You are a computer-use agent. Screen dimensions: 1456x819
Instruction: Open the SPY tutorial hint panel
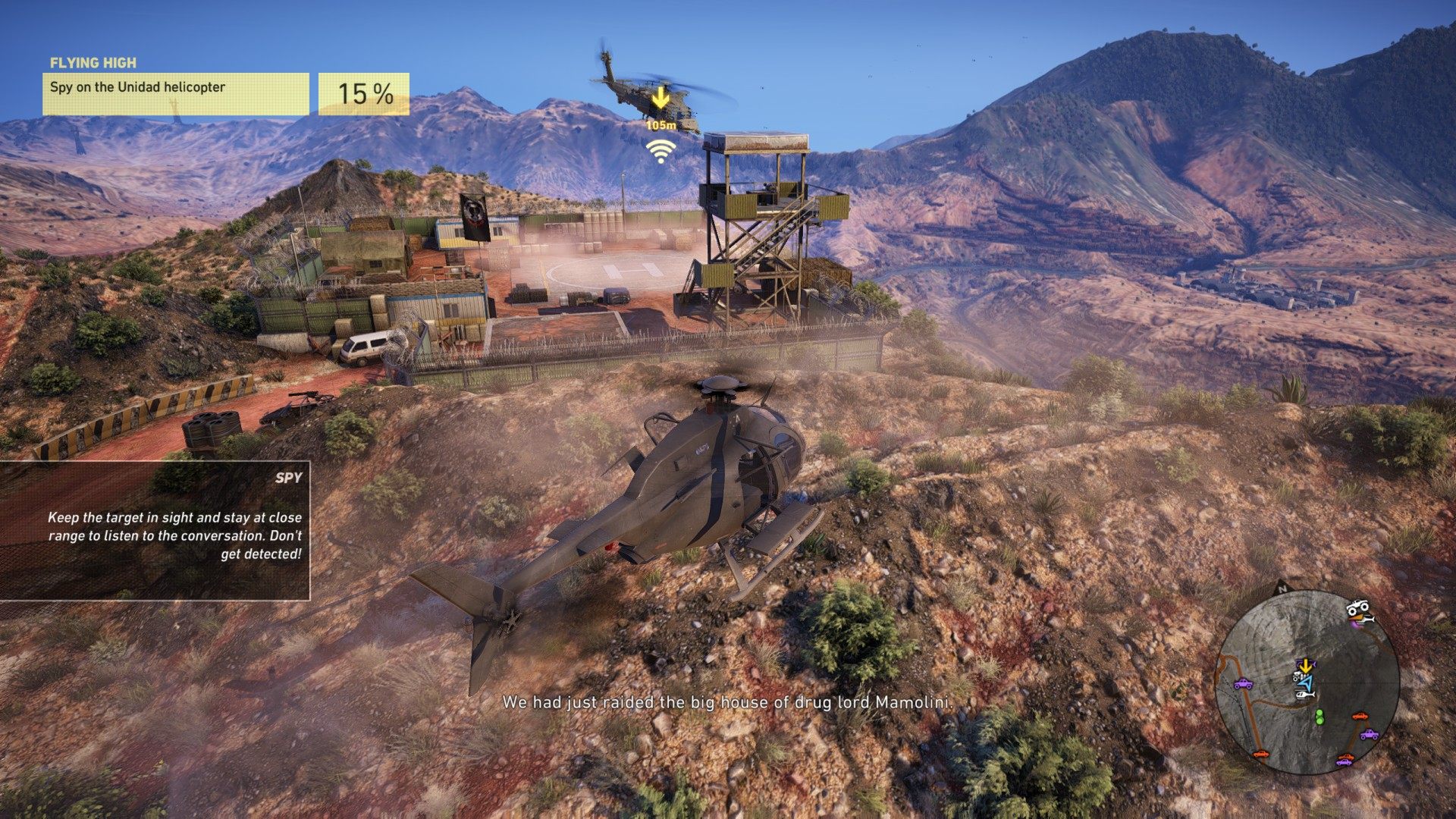tap(155, 531)
